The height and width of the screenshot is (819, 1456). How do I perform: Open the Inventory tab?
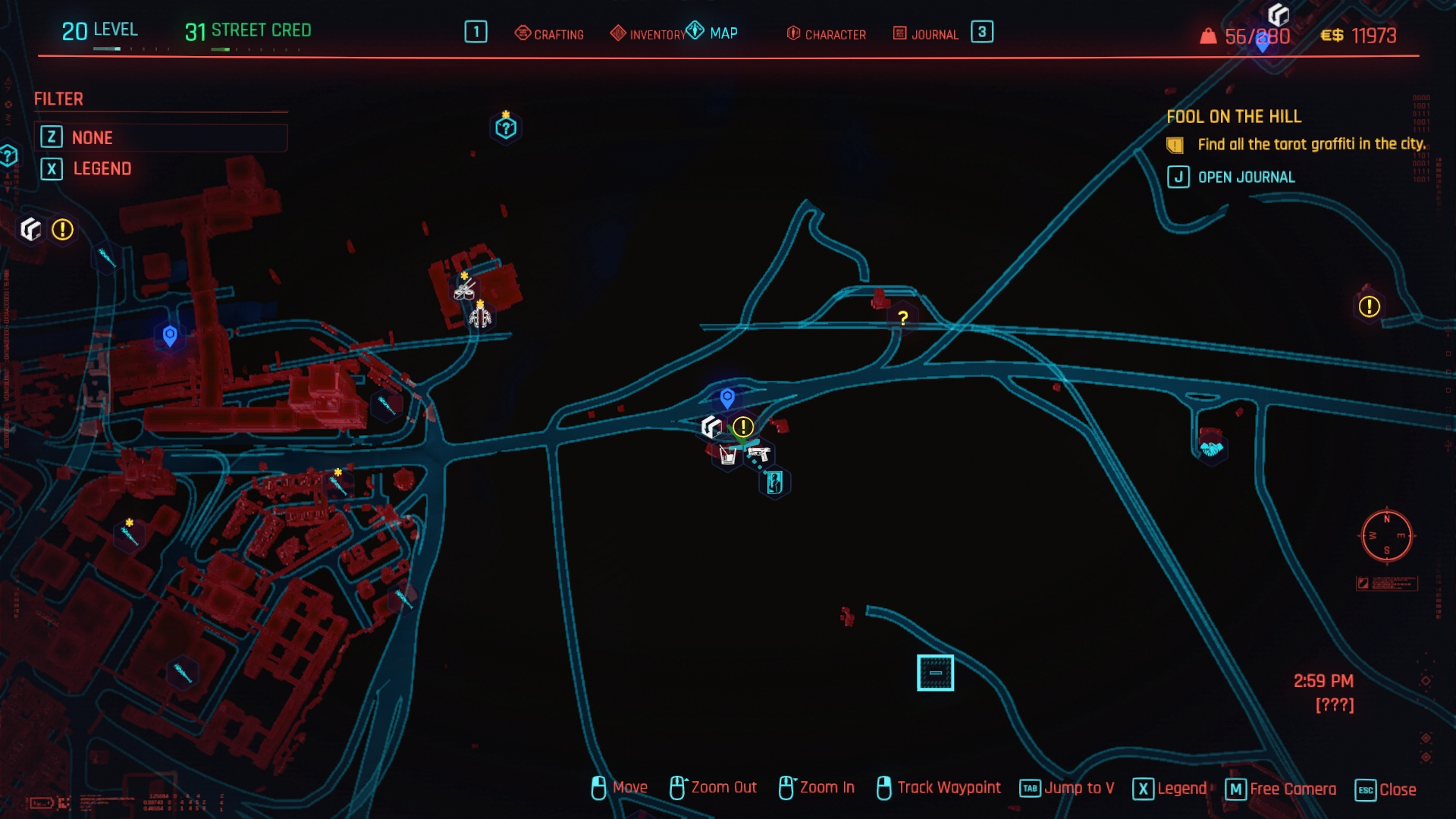[648, 34]
